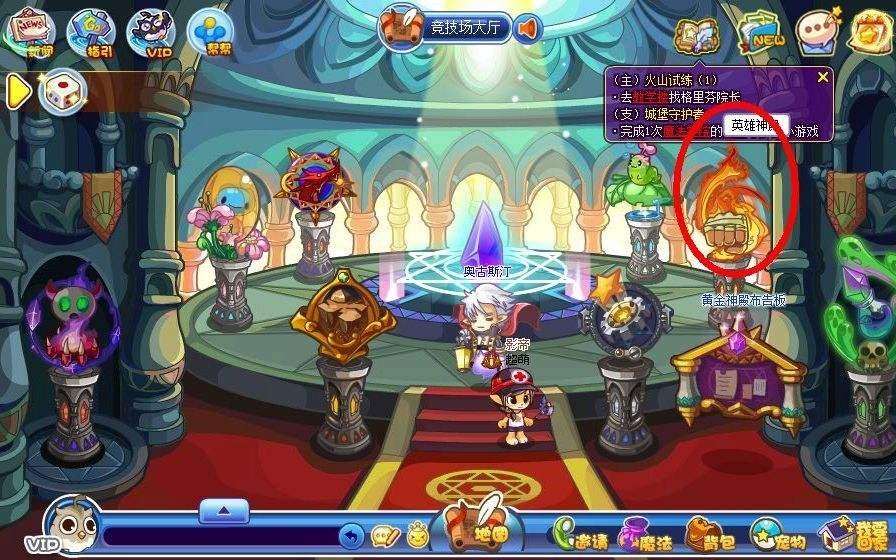896x560 pixels.
Task: Toggle the orange sound speaker button
Action: pyautogui.click(x=527, y=27)
